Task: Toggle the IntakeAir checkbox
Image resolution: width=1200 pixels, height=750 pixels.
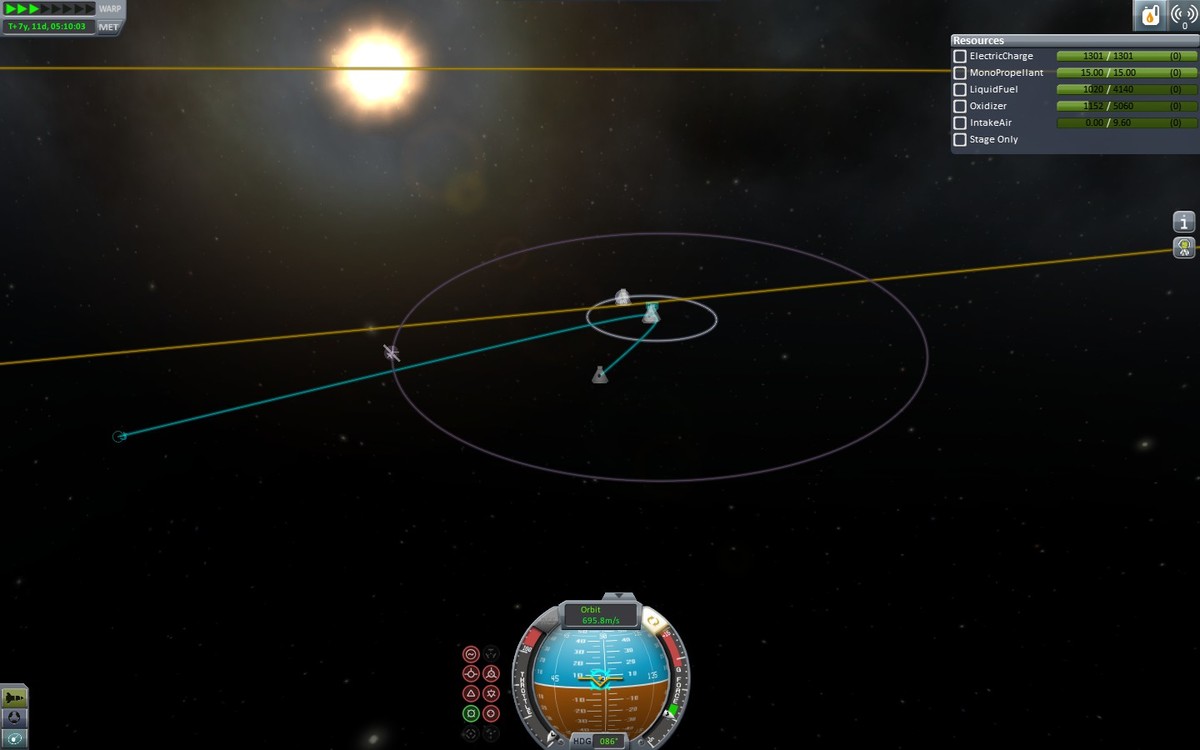Action: point(960,123)
